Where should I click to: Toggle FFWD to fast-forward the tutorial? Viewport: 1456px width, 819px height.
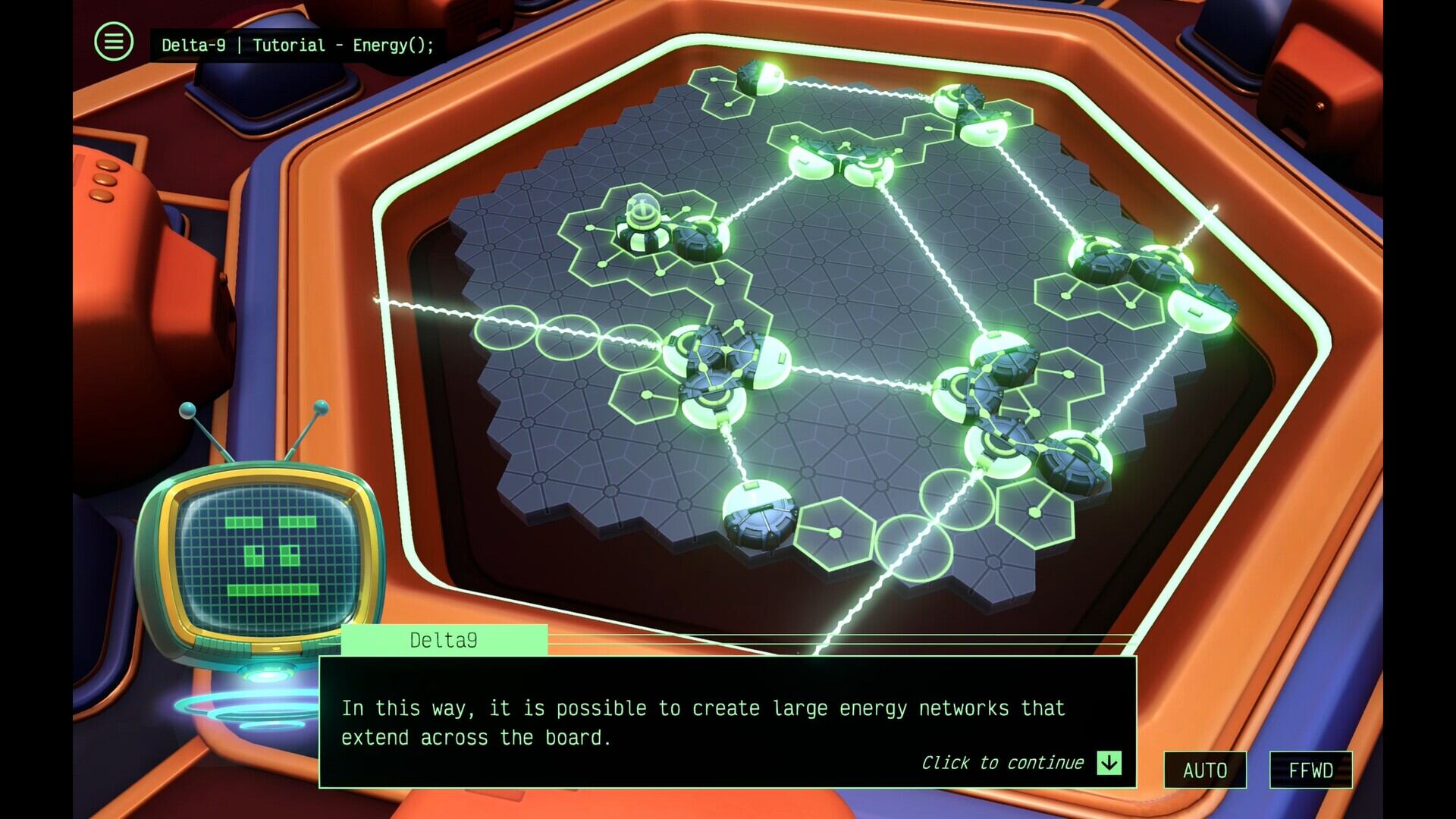(1312, 769)
